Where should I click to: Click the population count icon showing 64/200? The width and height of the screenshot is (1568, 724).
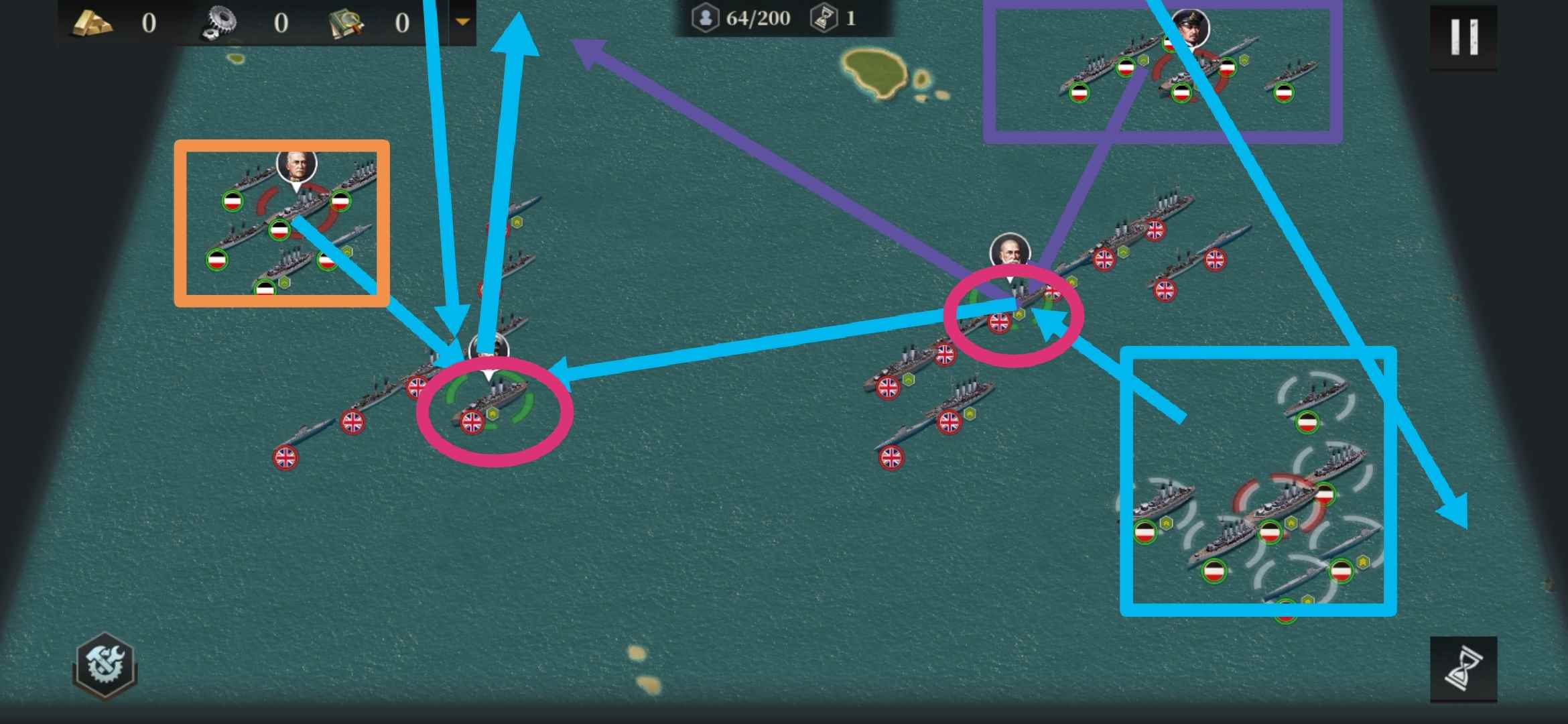(705, 18)
